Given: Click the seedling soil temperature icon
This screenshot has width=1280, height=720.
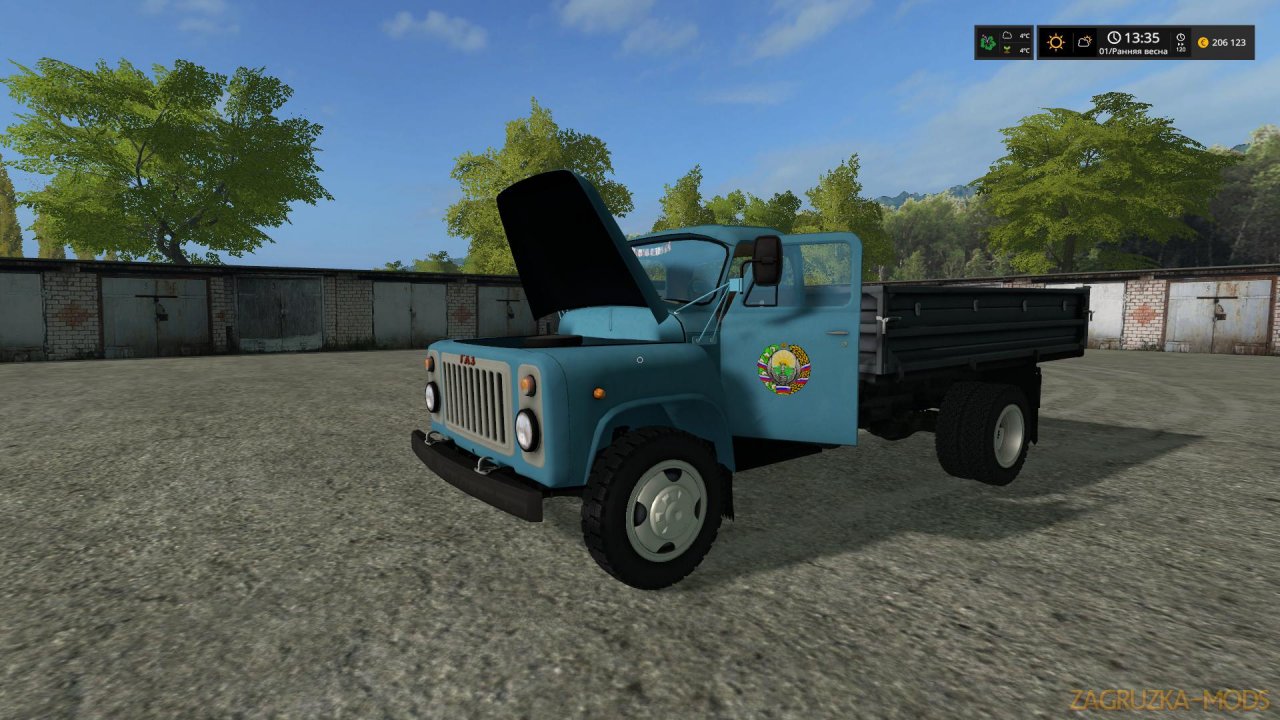Looking at the screenshot, I should 1008,51.
